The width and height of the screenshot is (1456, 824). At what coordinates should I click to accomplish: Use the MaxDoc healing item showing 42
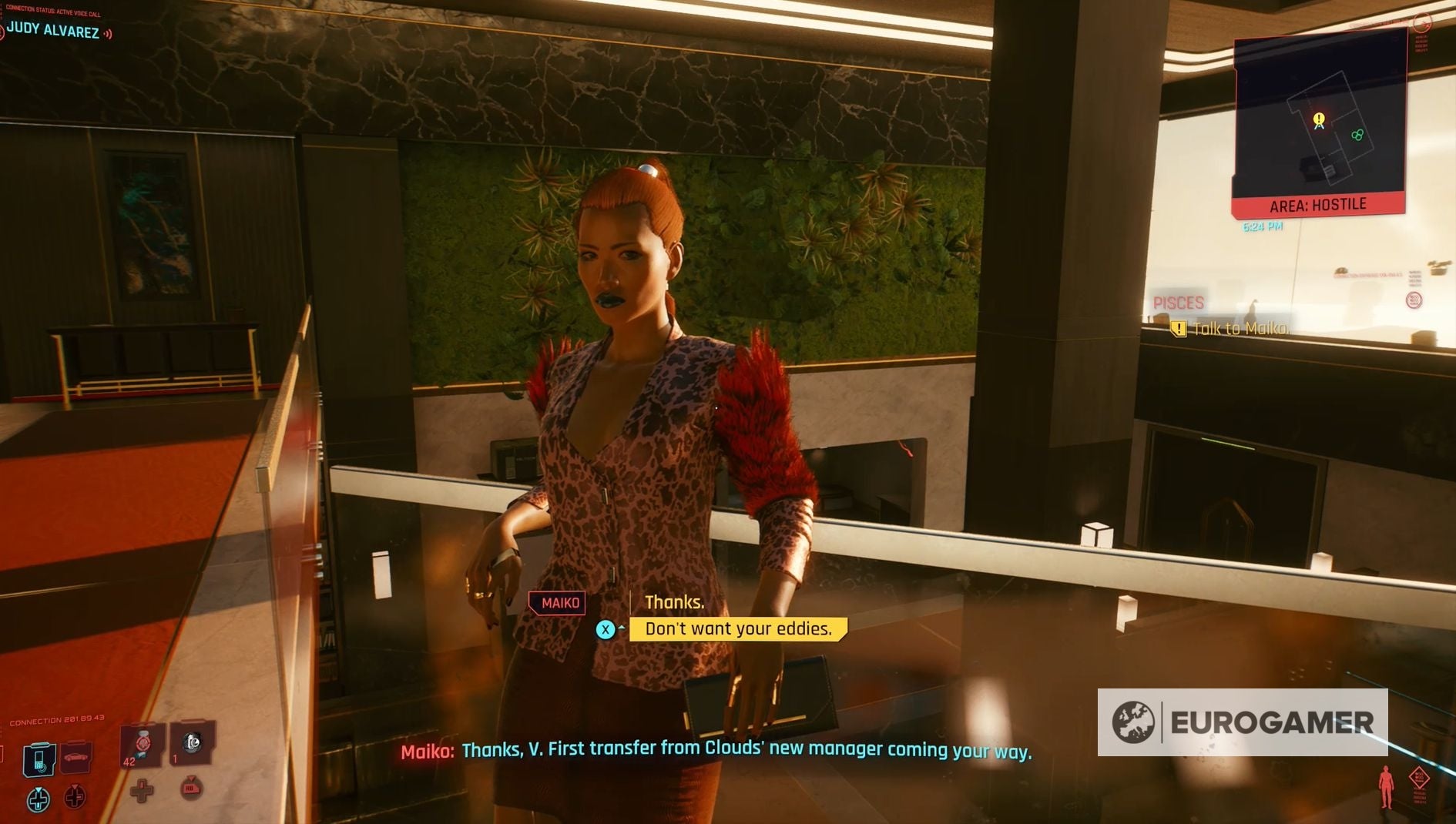pos(141,745)
